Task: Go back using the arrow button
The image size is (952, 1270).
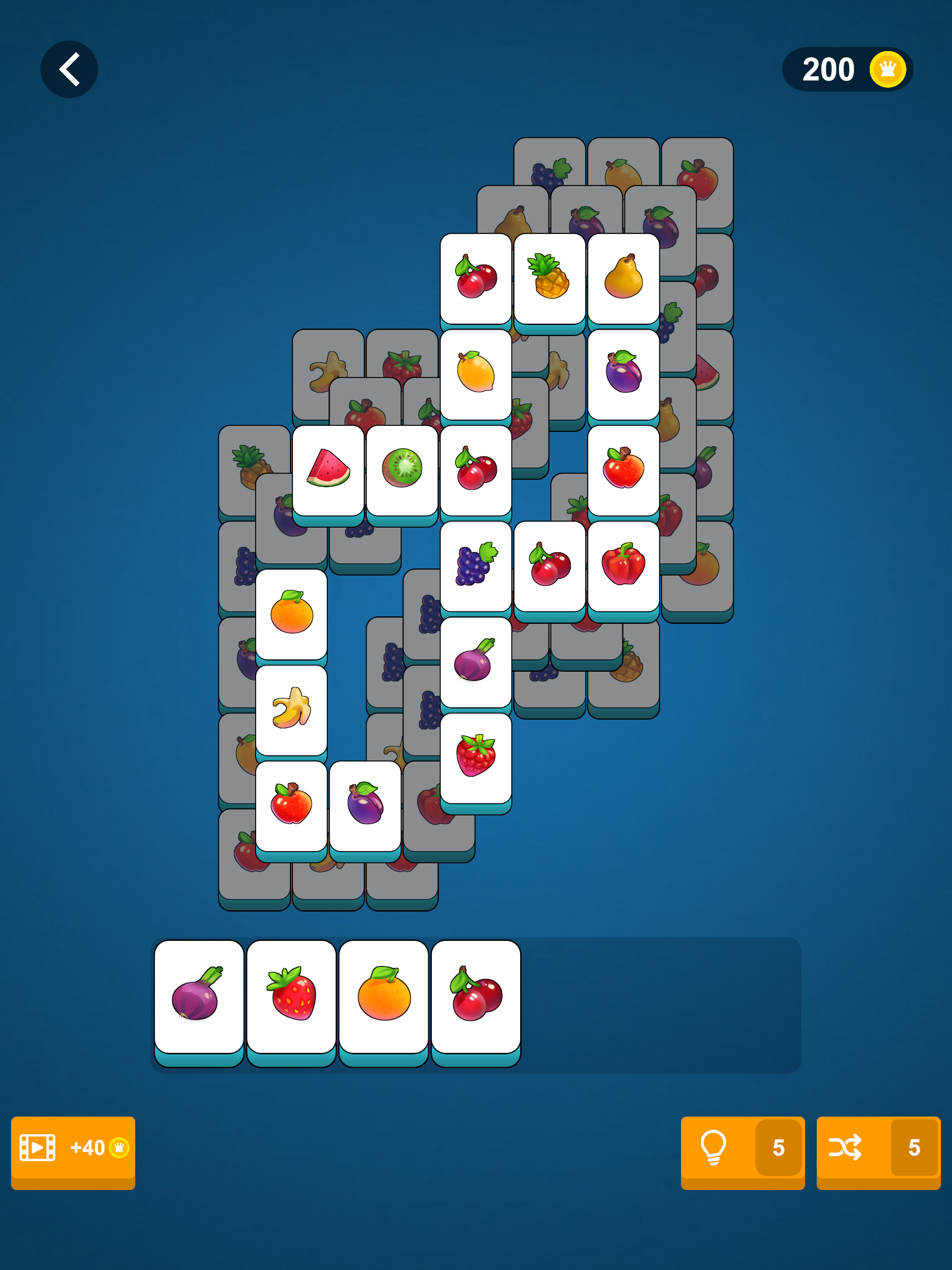Action: (x=69, y=69)
